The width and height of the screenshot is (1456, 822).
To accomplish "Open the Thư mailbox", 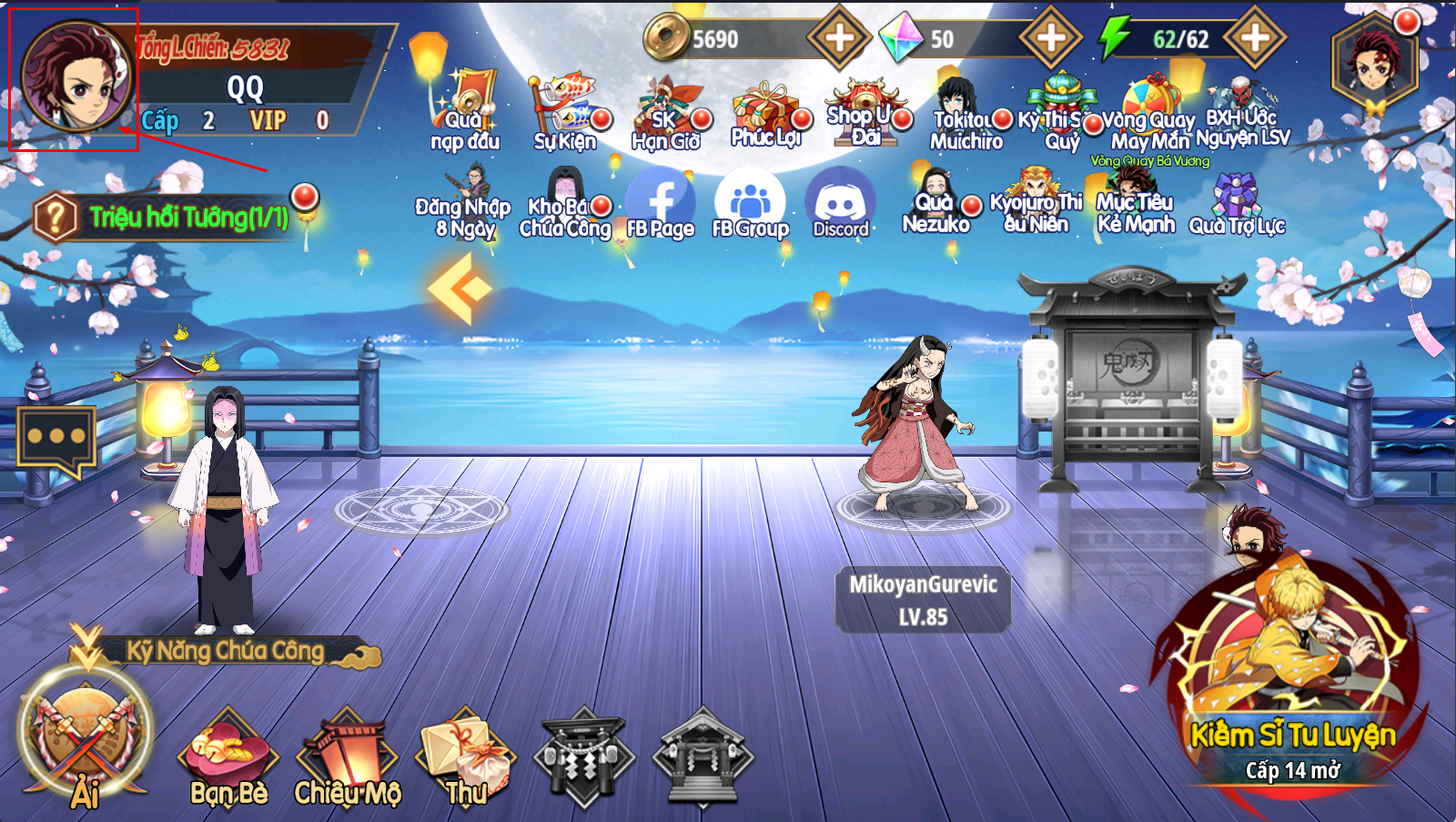I will pyautogui.click(x=465, y=760).
